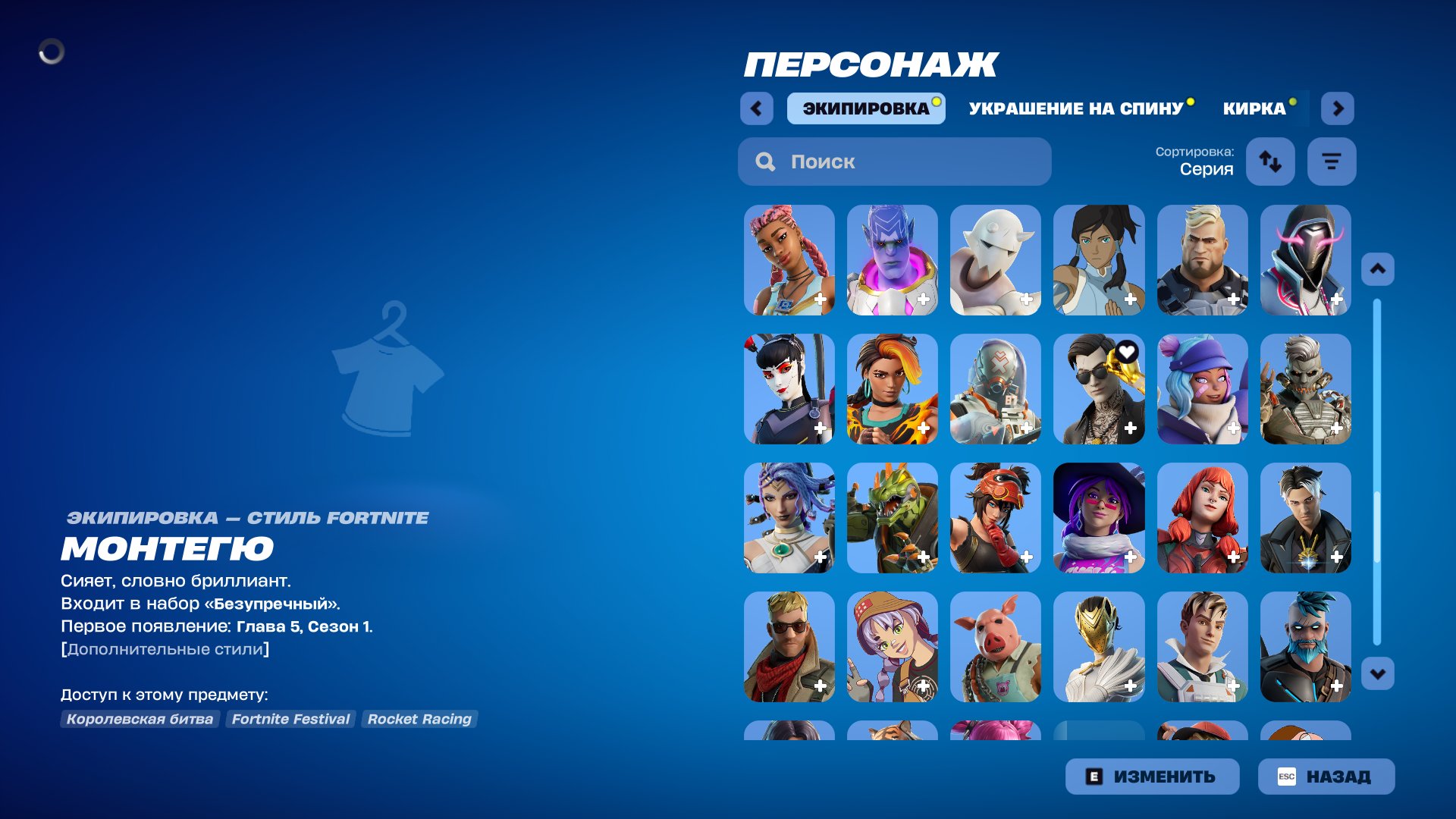
Task: Click the sort direction arrows icon
Action: click(1270, 162)
